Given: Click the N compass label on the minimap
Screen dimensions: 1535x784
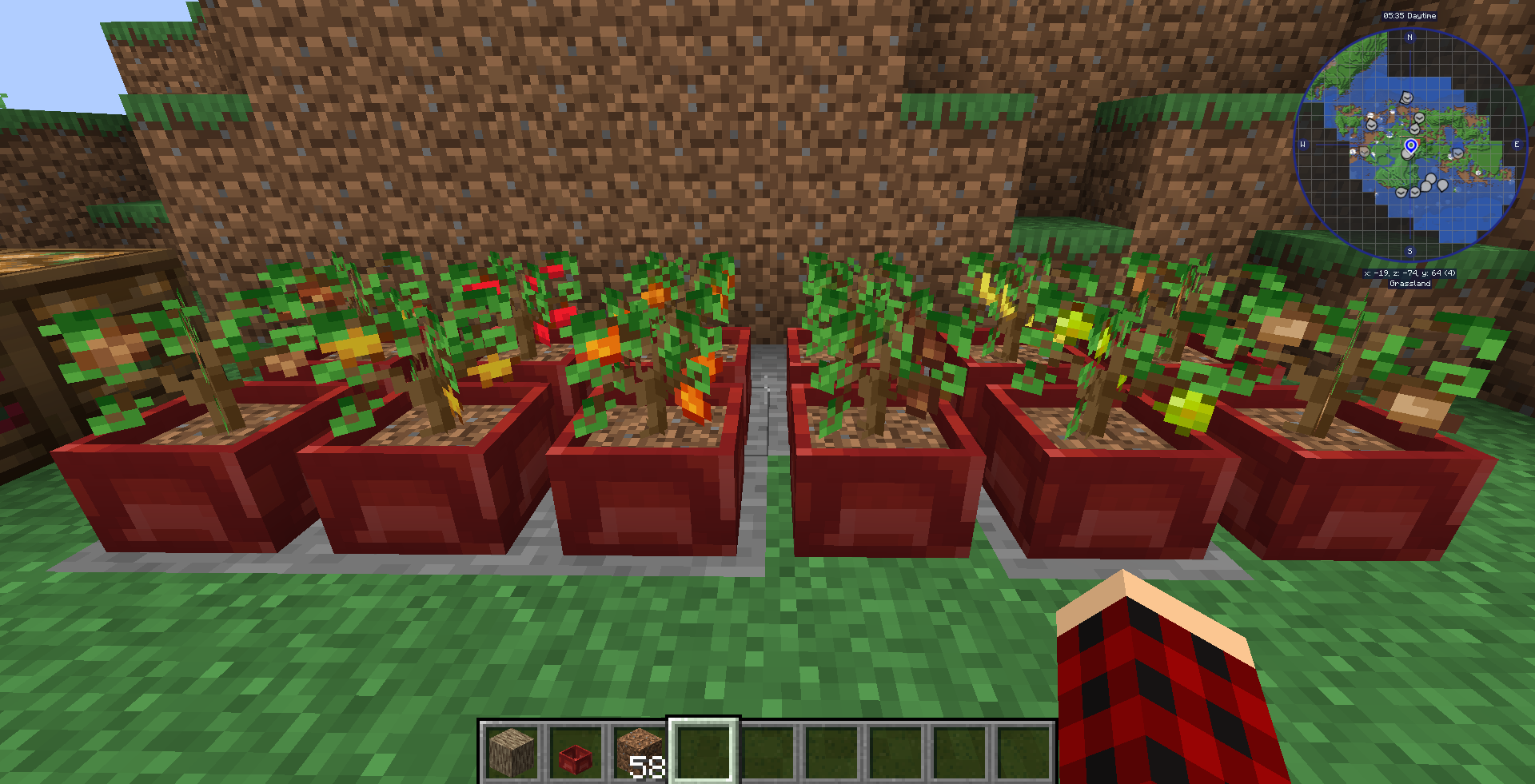Looking at the screenshot, I should (1409, 38).
